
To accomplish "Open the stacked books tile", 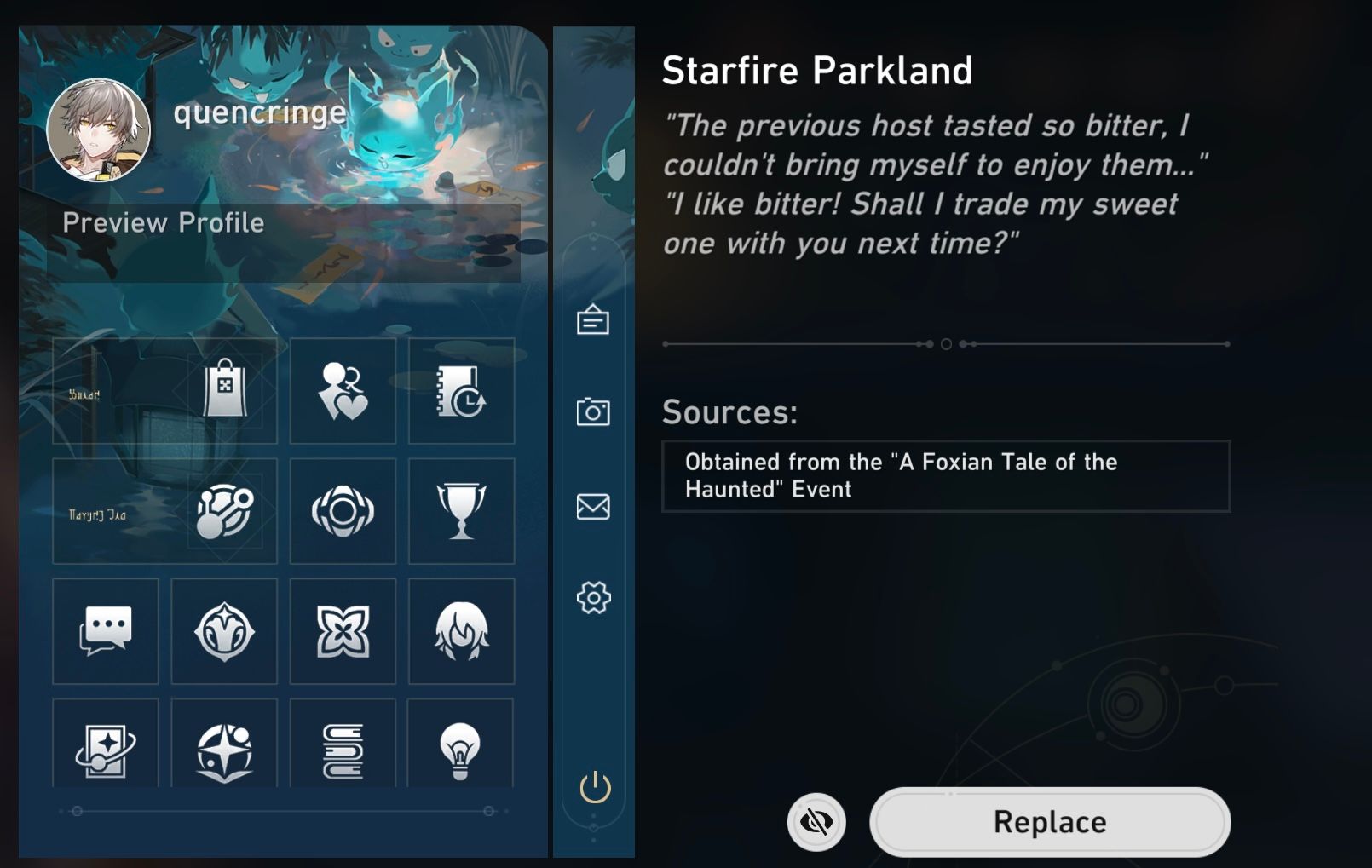I will tap(343, 750).
